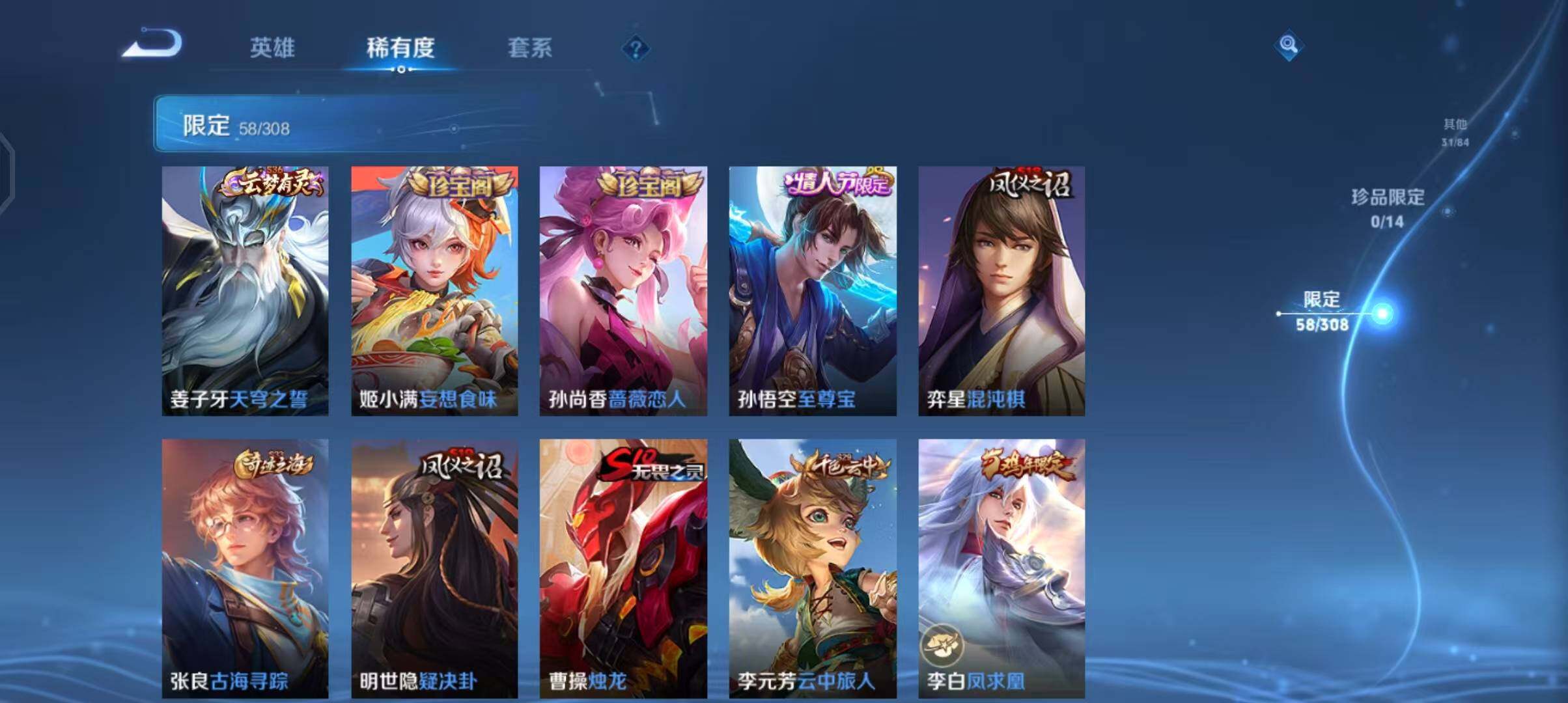Select the 姬小满 妄想食味 skin card
The height and width of the screenshot is (703, 1568).
pos(434,290)
